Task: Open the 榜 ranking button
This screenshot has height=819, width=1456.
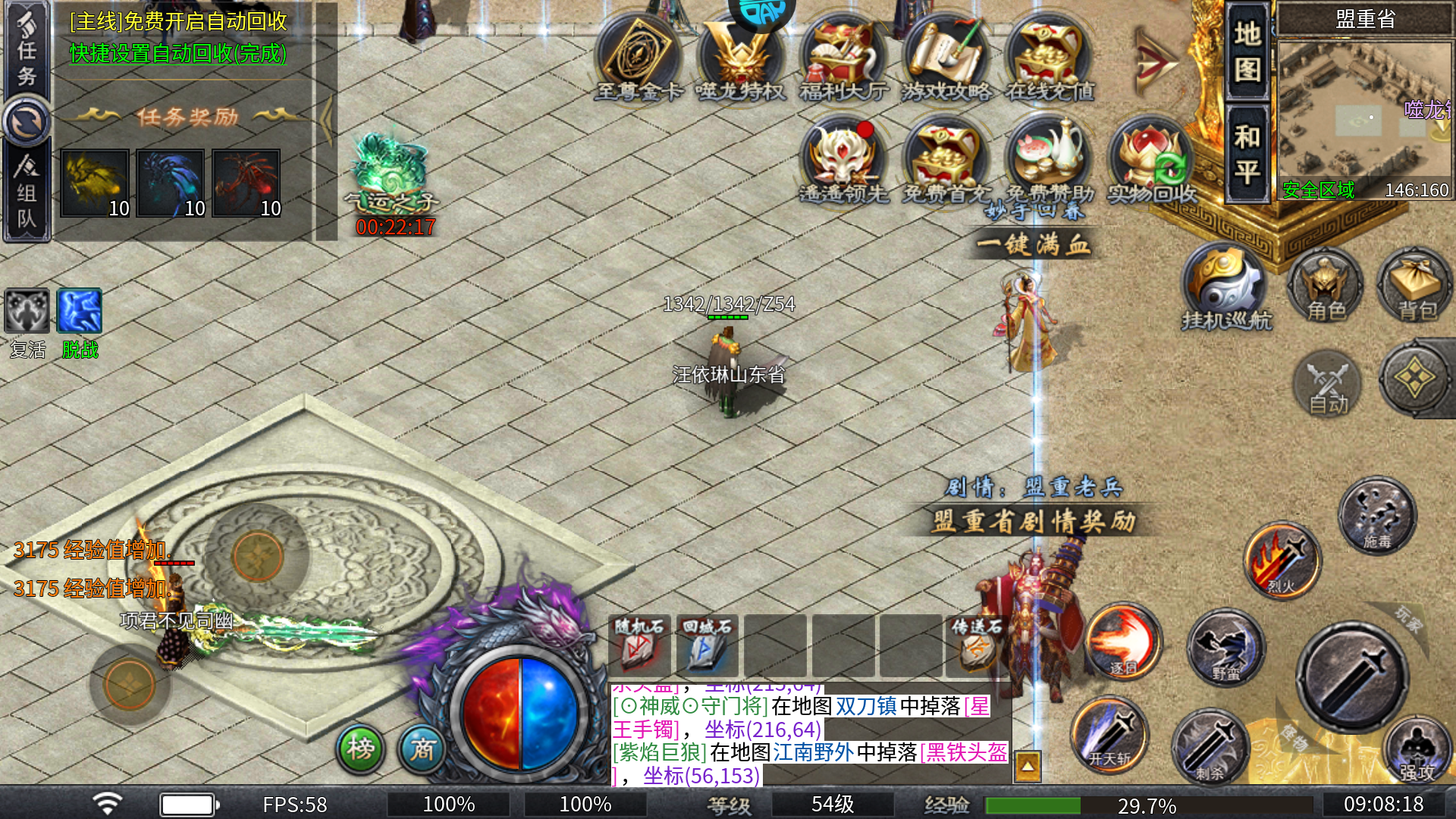Action: (x=360, y=748)
